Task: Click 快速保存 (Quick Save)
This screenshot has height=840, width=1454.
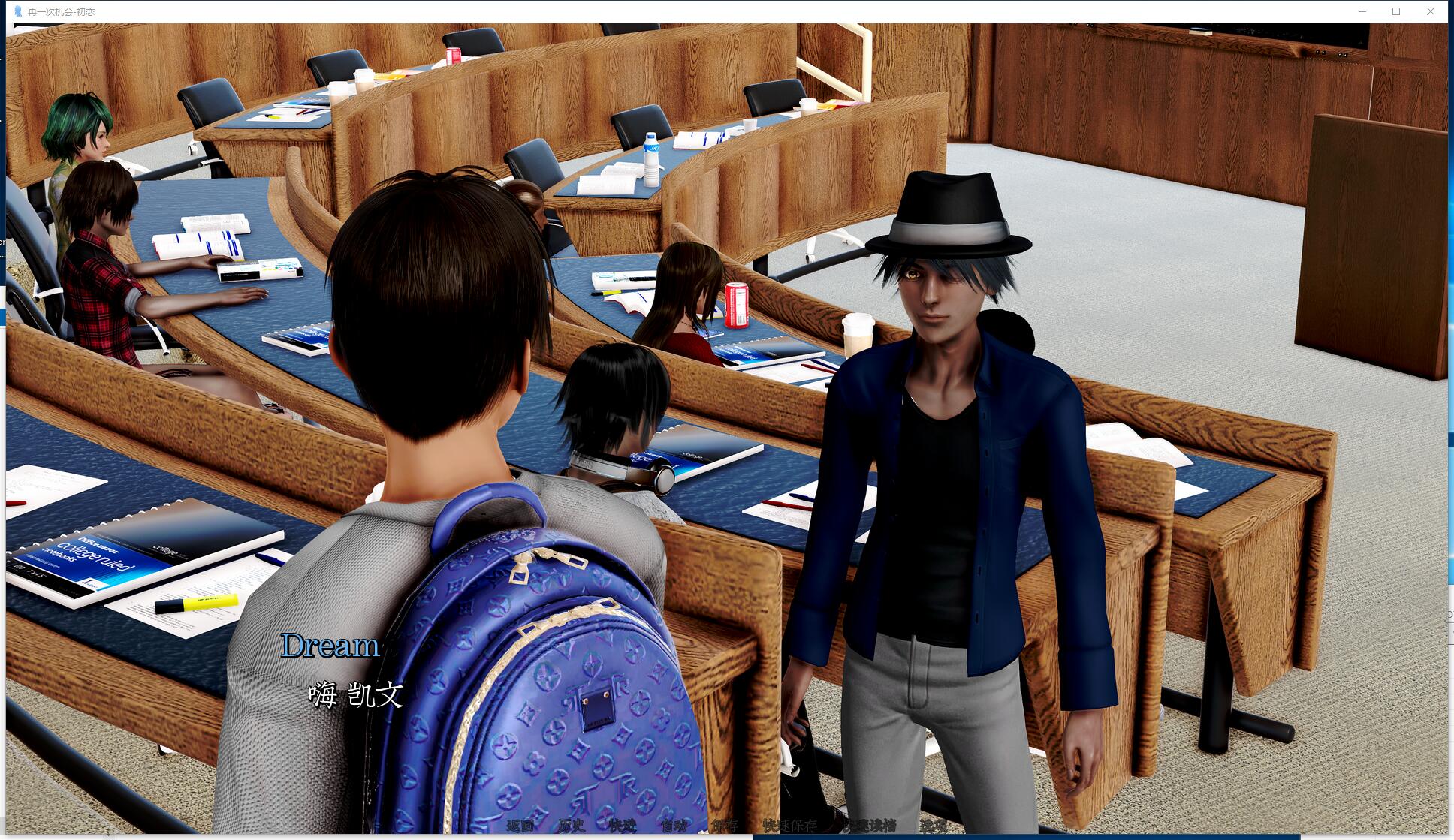Action: (x=789, y=826)
